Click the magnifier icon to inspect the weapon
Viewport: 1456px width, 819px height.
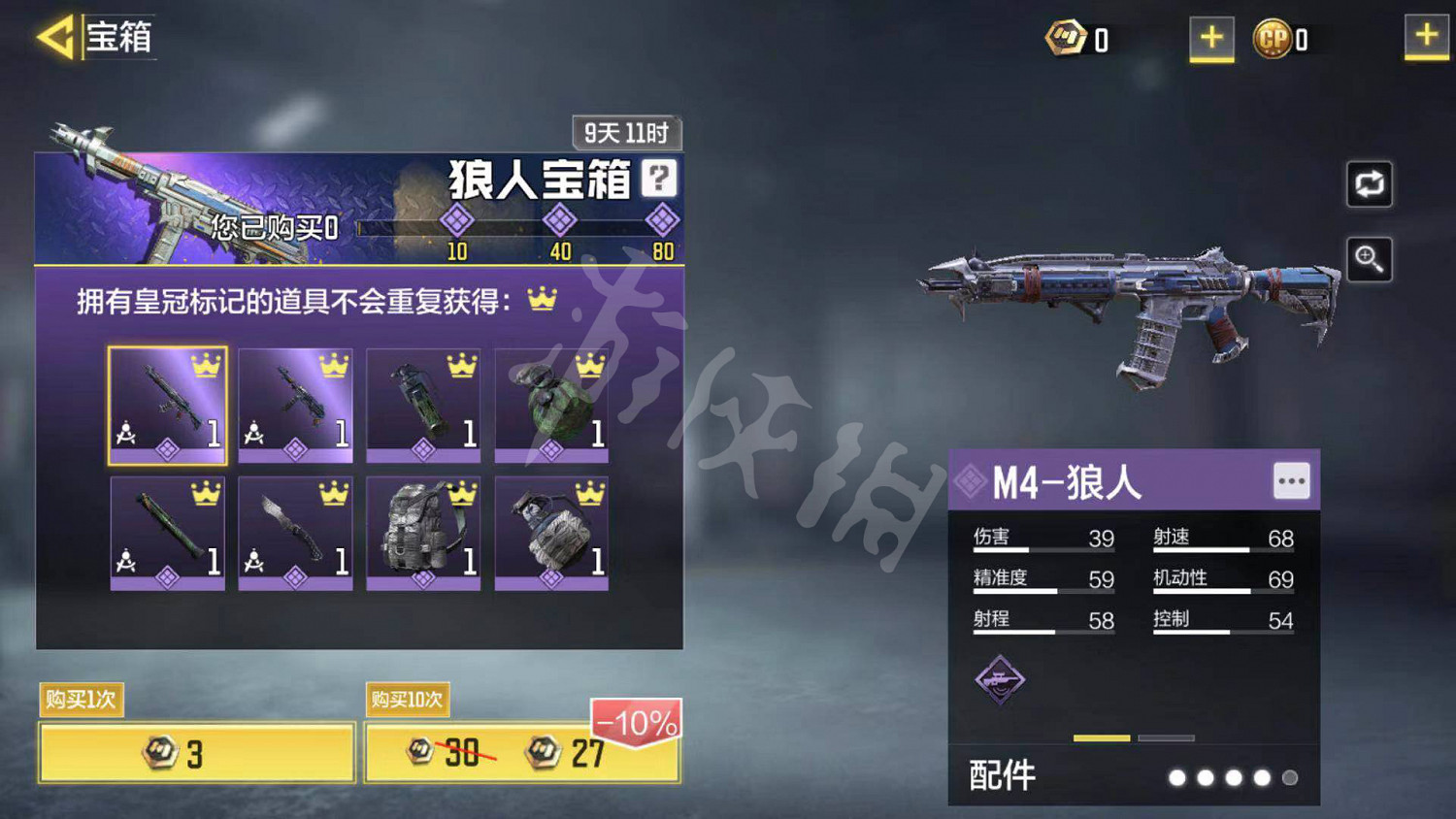tap(1369, 259)
